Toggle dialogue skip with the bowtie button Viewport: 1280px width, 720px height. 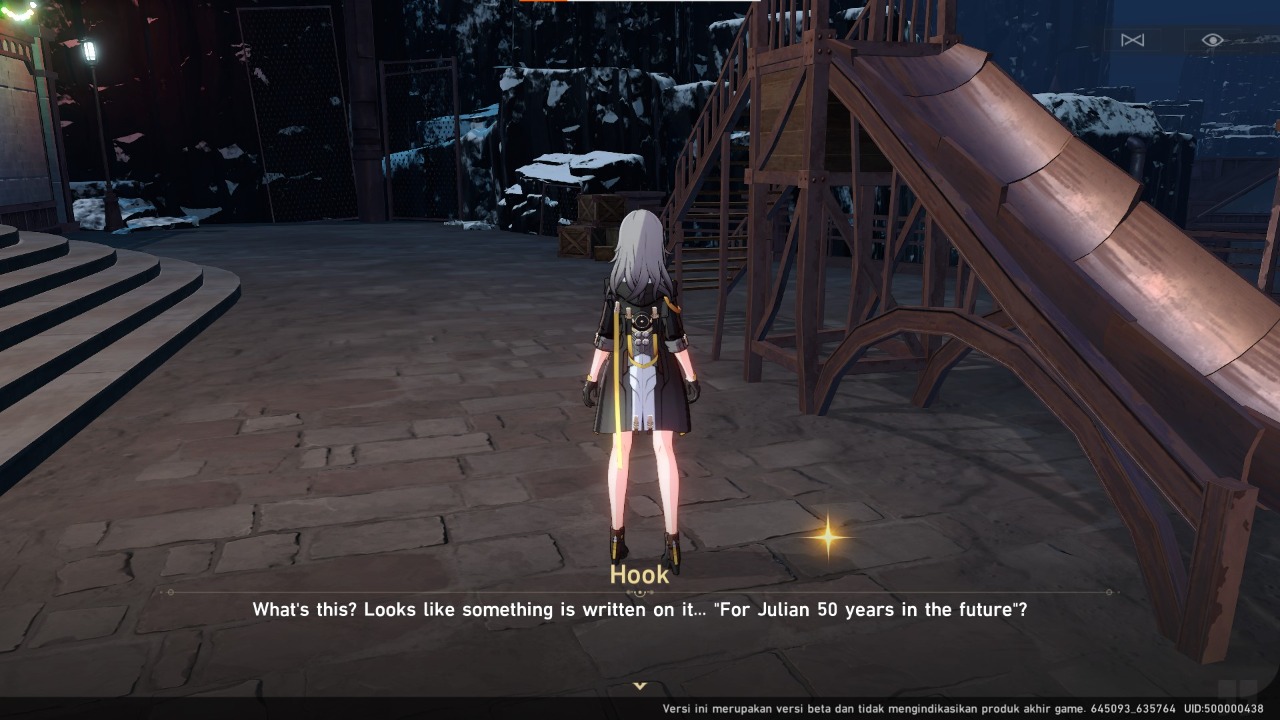1134,40
